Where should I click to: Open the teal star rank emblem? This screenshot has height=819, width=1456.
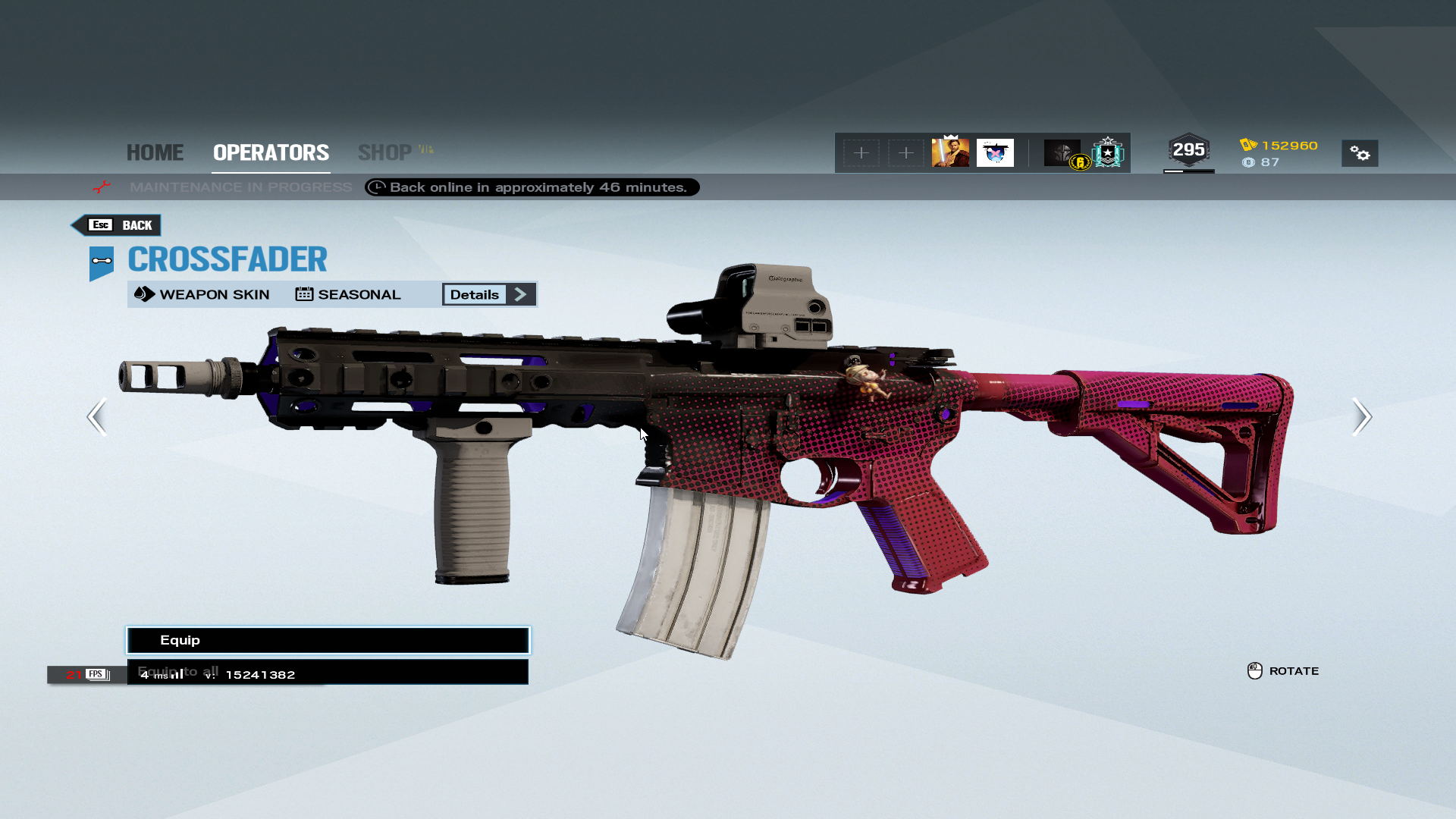1108,152
